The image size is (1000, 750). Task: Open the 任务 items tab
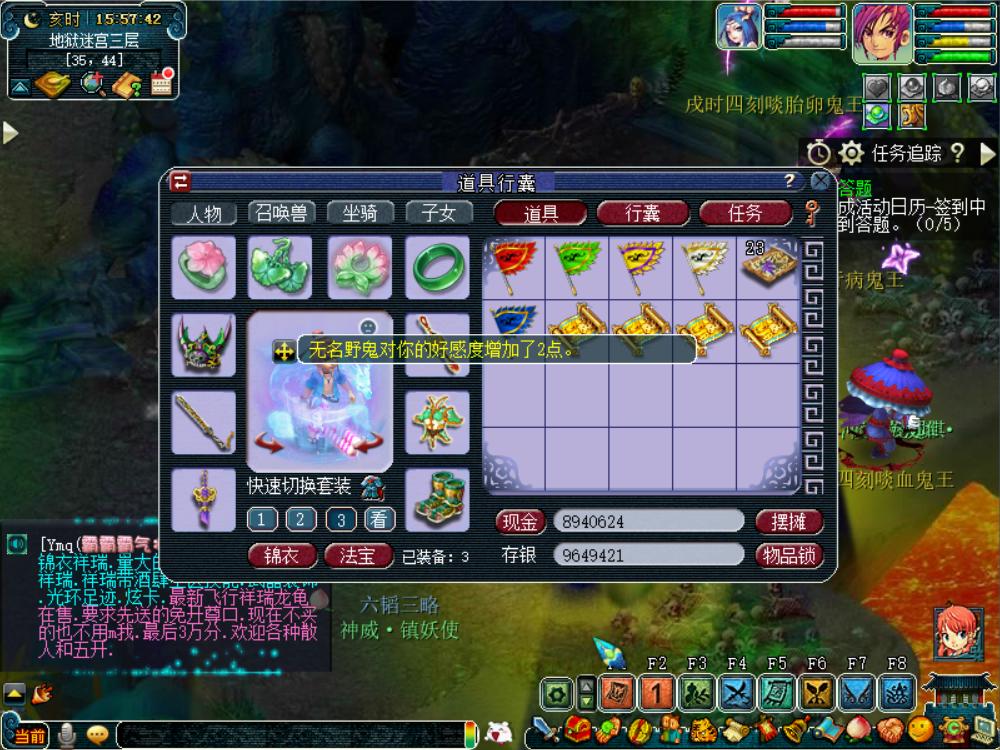point(745,213)
